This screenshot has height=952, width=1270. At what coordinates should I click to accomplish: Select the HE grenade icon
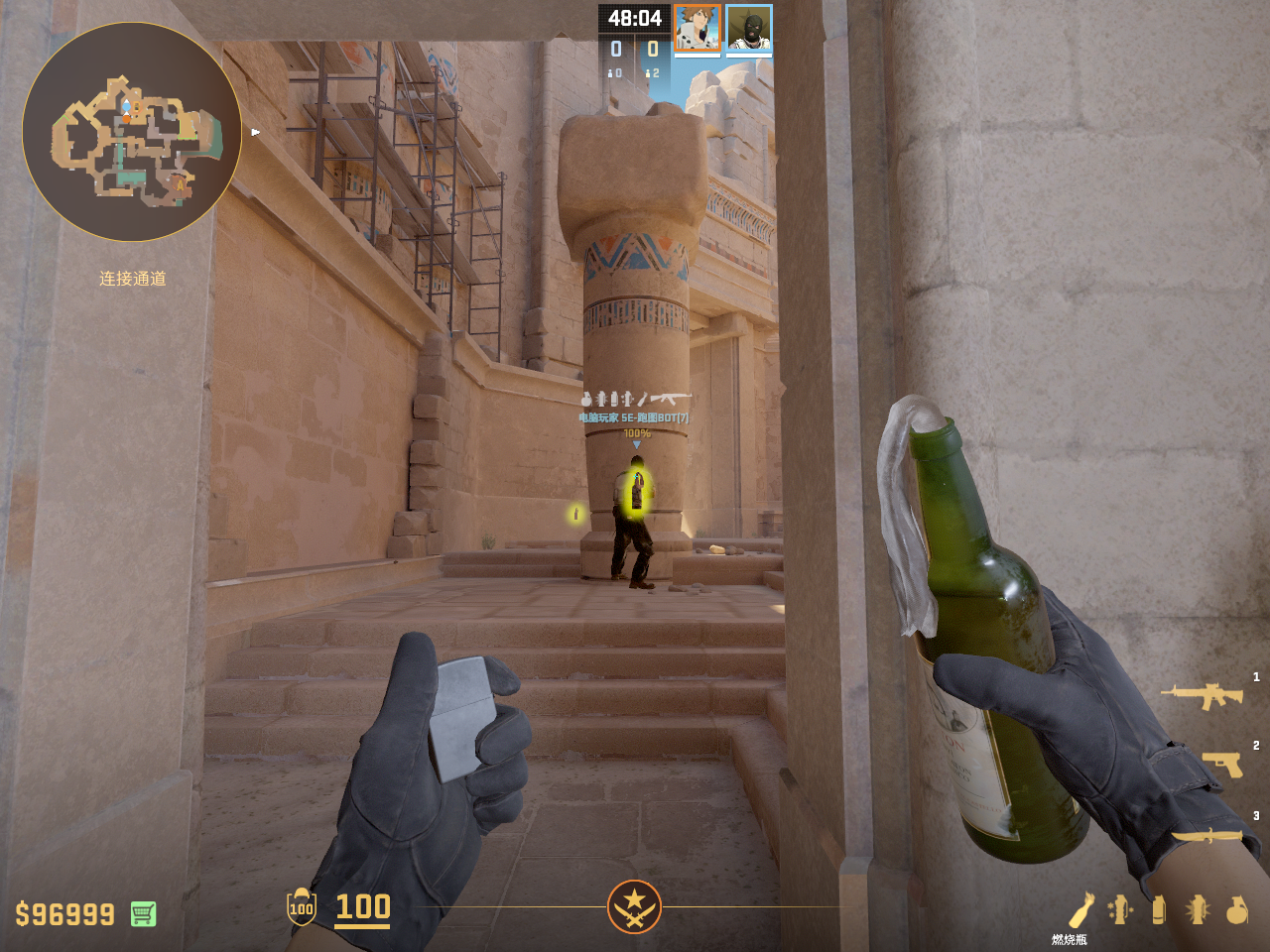[x=1236, y=909]
